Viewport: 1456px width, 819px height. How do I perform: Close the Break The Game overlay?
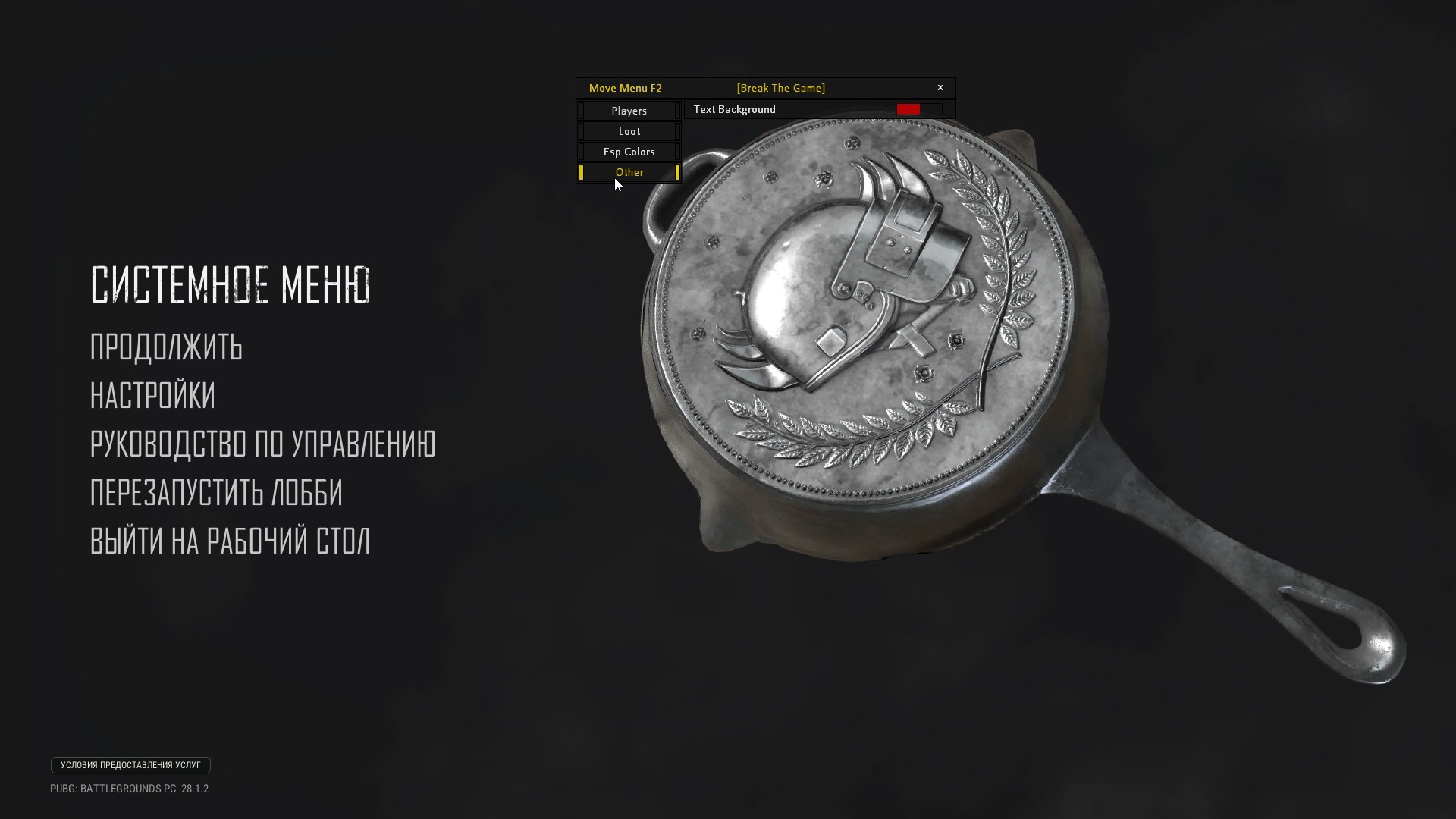[940, 86]
